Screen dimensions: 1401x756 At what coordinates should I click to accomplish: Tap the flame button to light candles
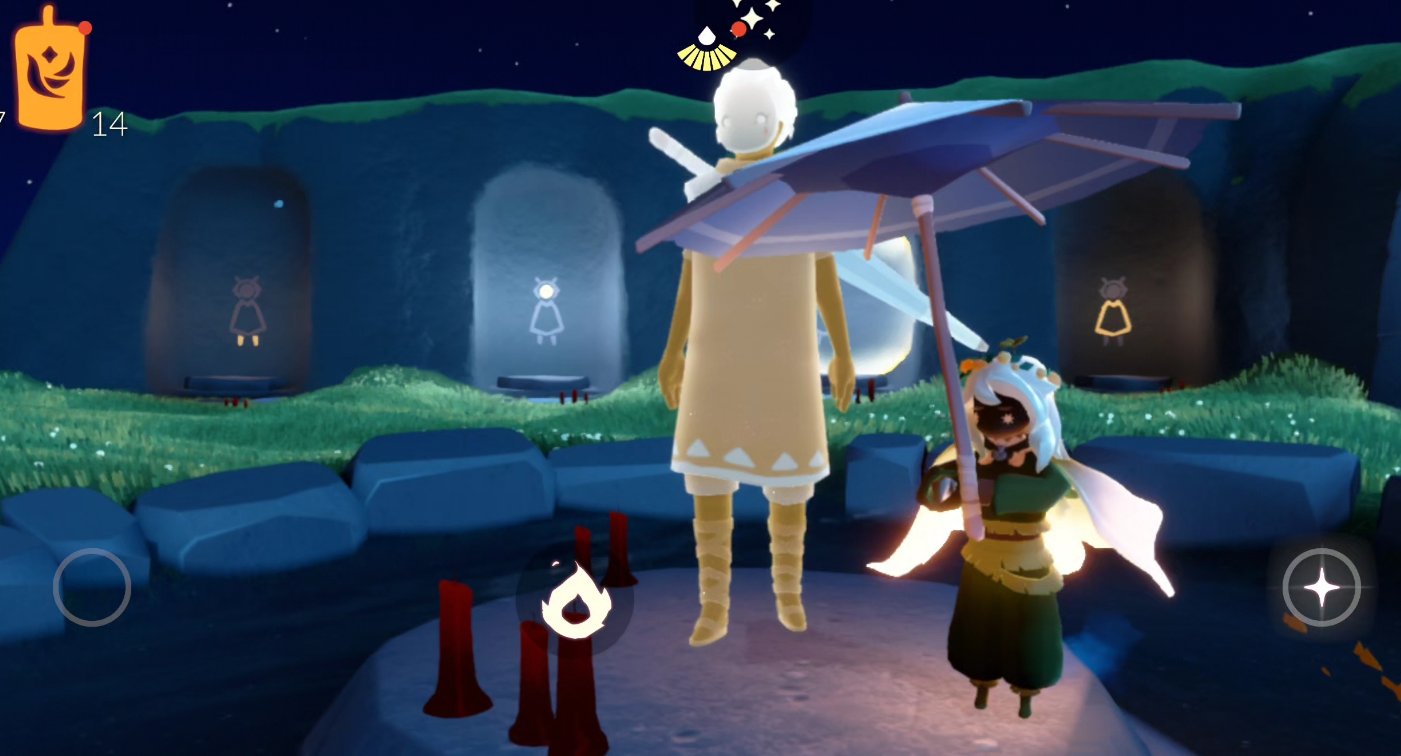pyautogui.click(x=575, y=600)
